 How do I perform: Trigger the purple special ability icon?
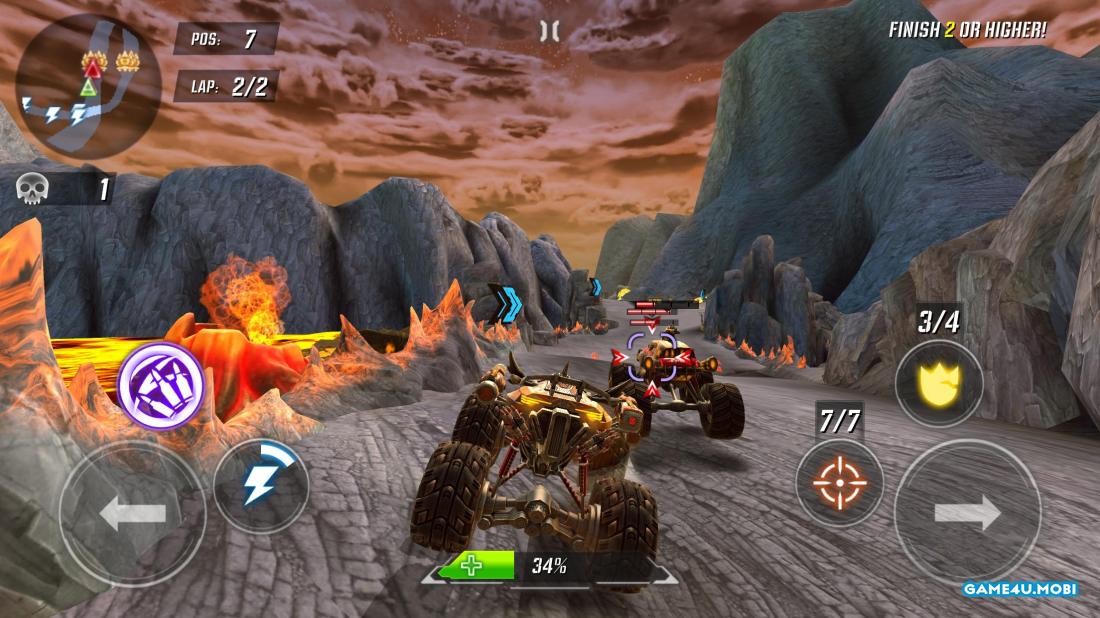161,385
